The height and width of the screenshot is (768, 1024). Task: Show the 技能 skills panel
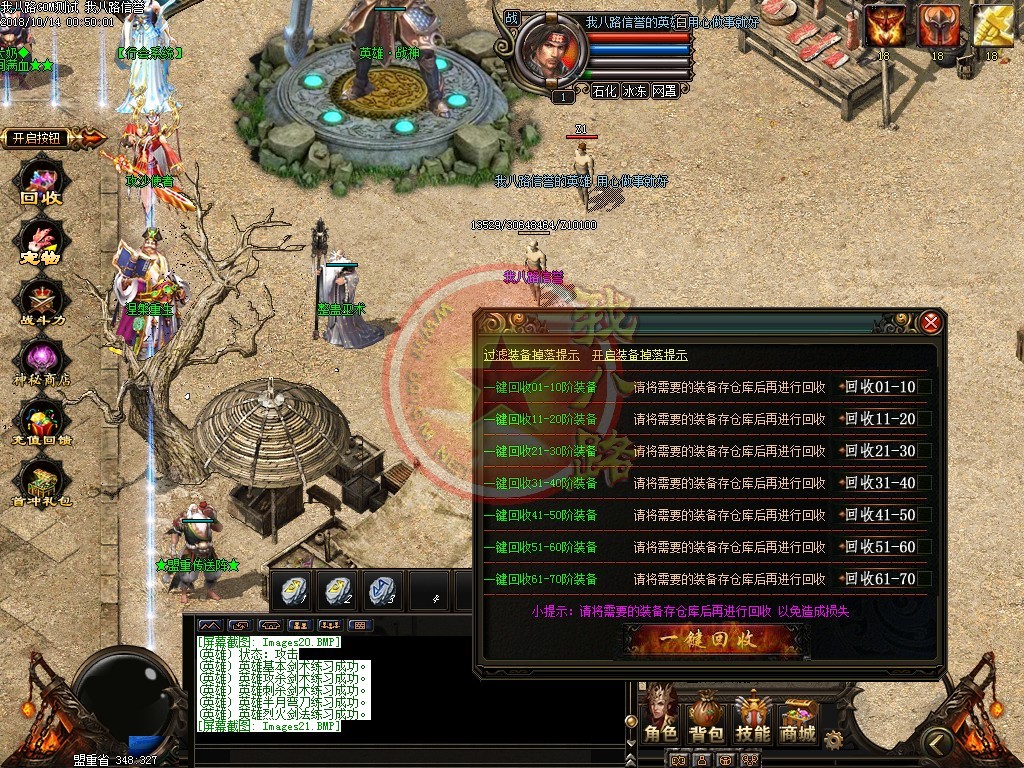[x=753, y=717]
